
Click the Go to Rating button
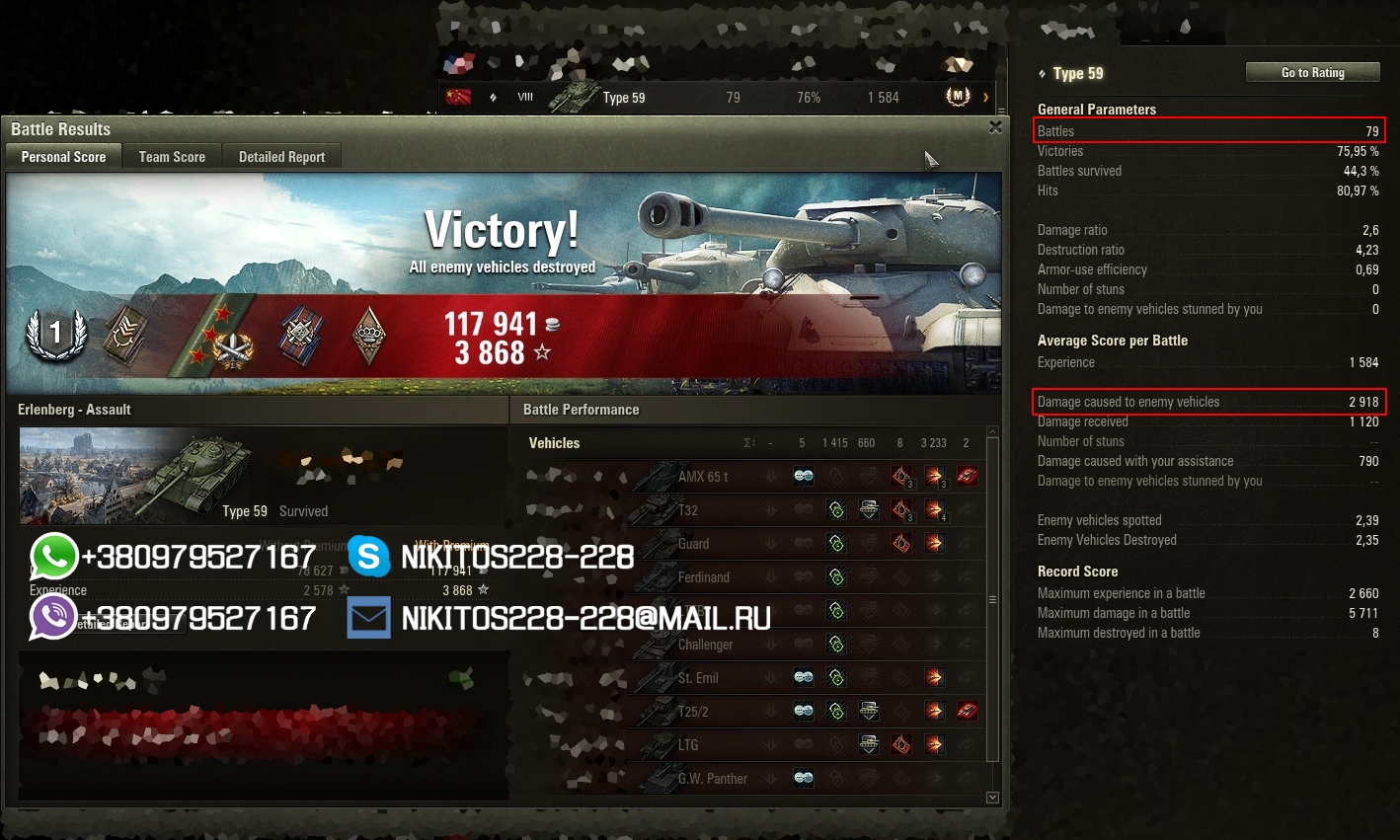pyautogui.click(x=1312, y=73)
